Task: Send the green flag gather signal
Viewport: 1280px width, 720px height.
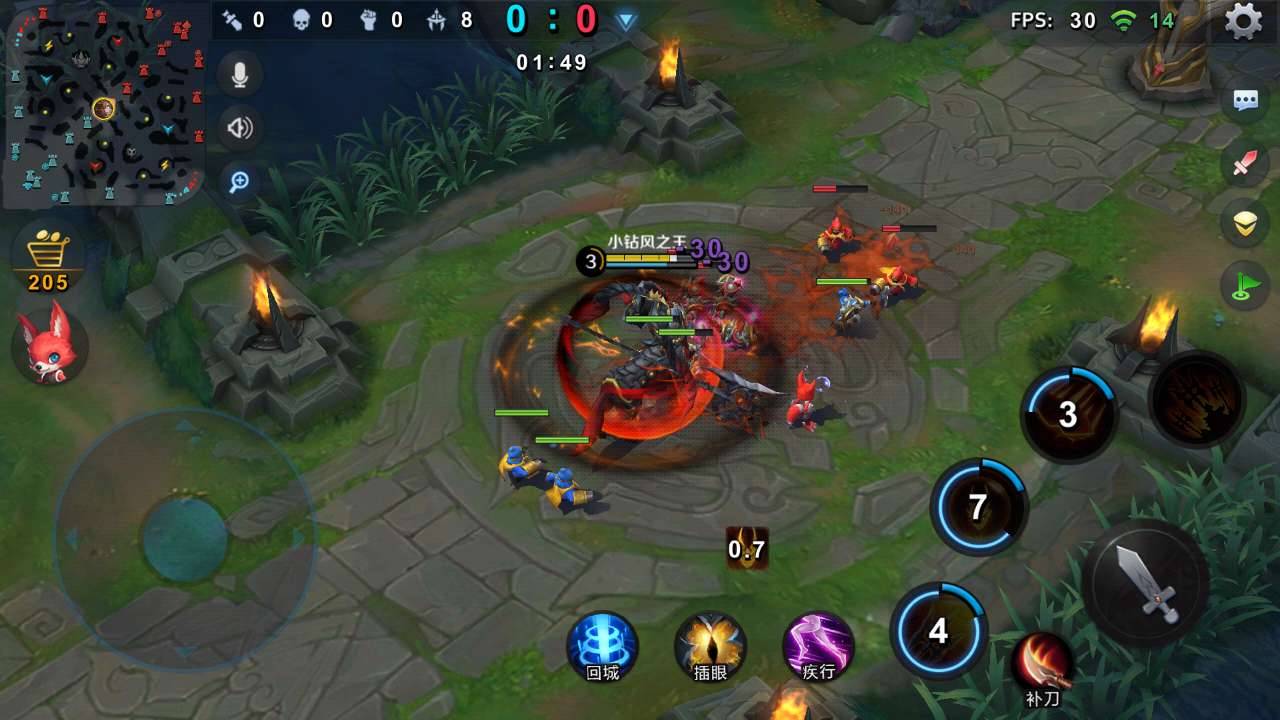Action: coord(1245,286)
